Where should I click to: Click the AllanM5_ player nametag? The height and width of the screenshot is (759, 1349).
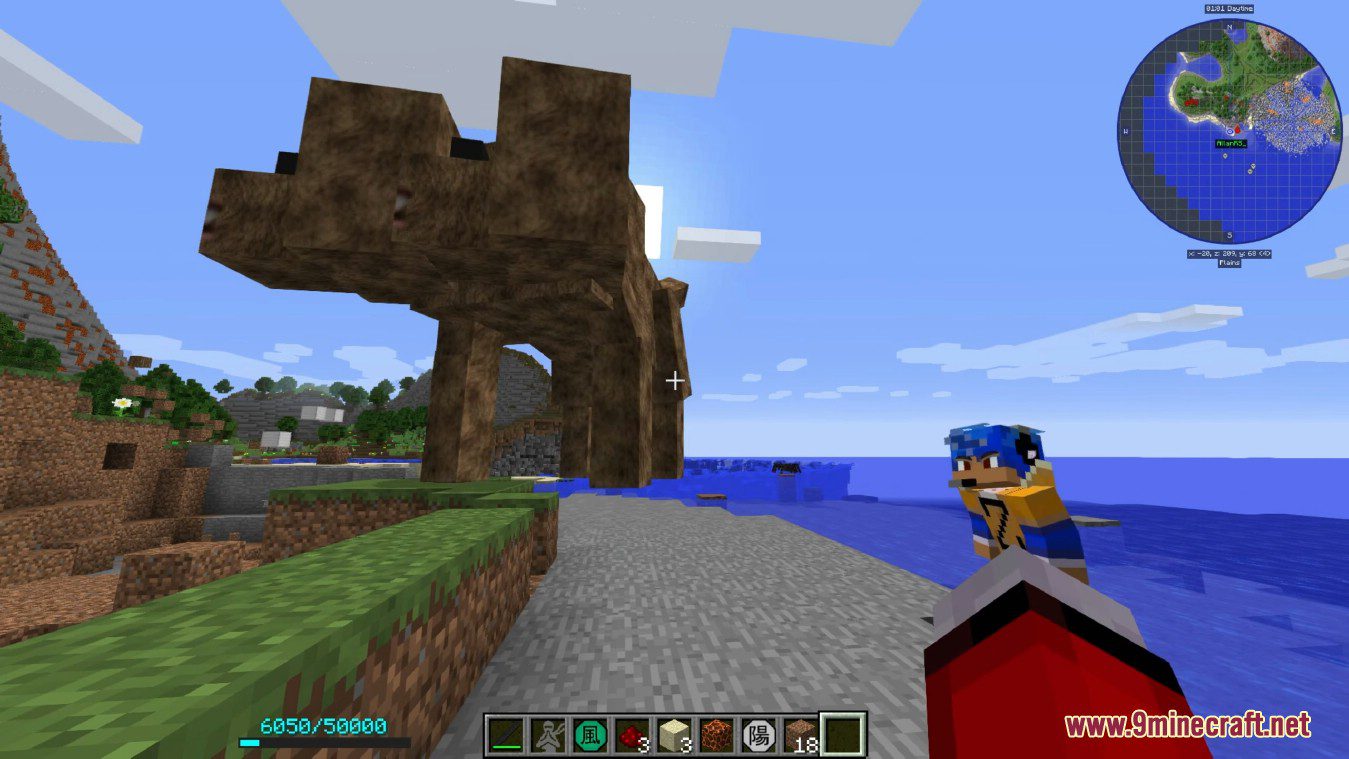[1232, 143]
